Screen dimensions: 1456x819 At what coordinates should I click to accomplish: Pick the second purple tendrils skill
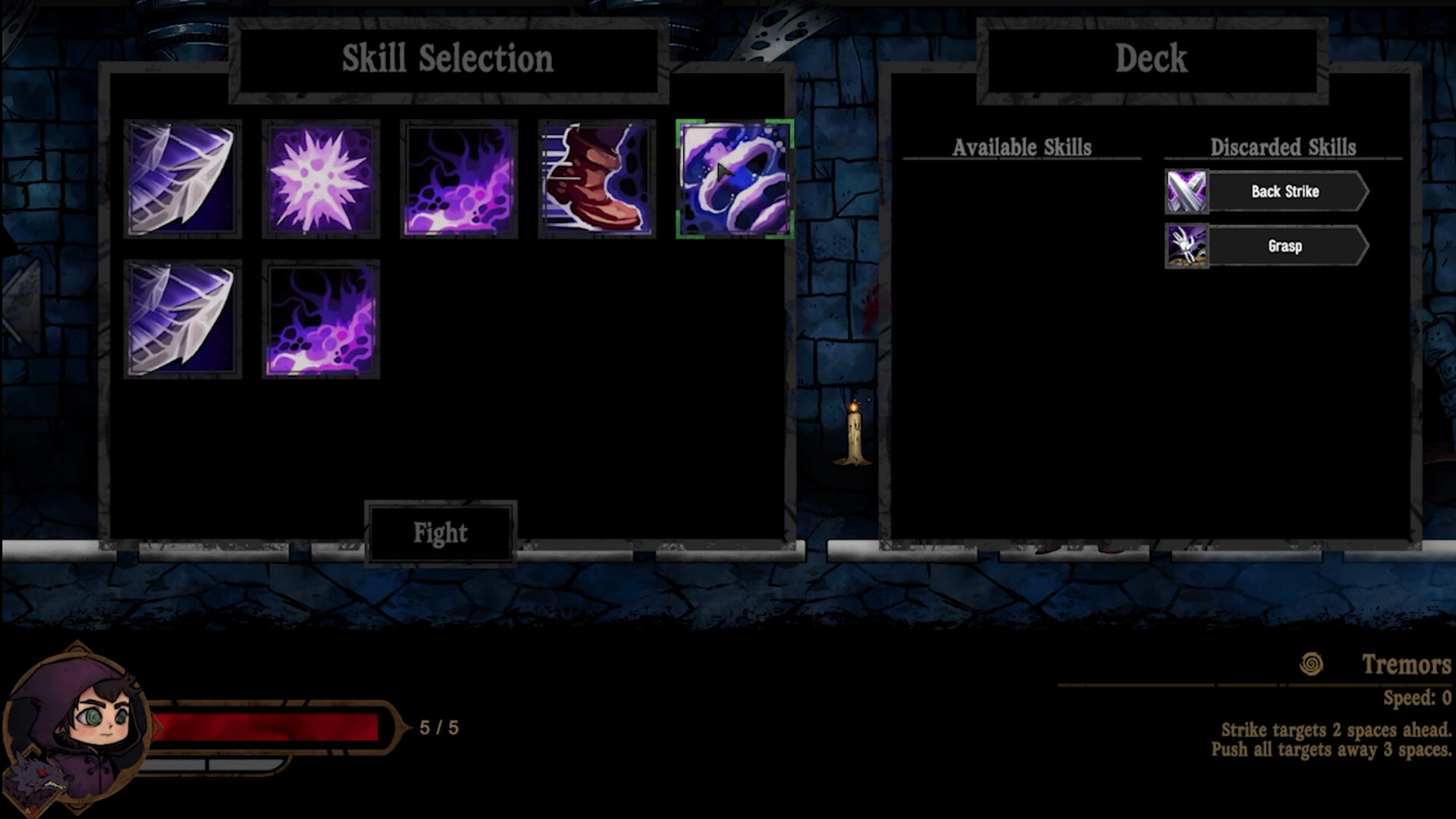click(x=322, y=320)
